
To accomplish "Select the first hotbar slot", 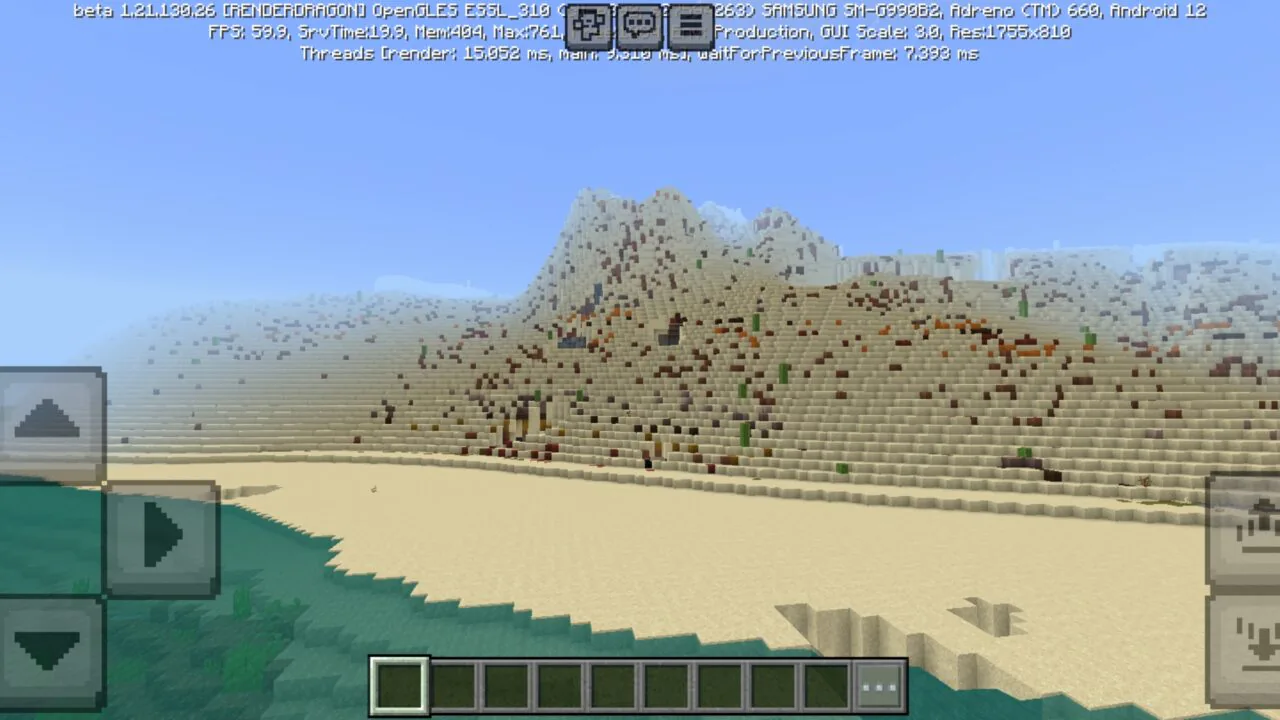I will click(398, 685).
